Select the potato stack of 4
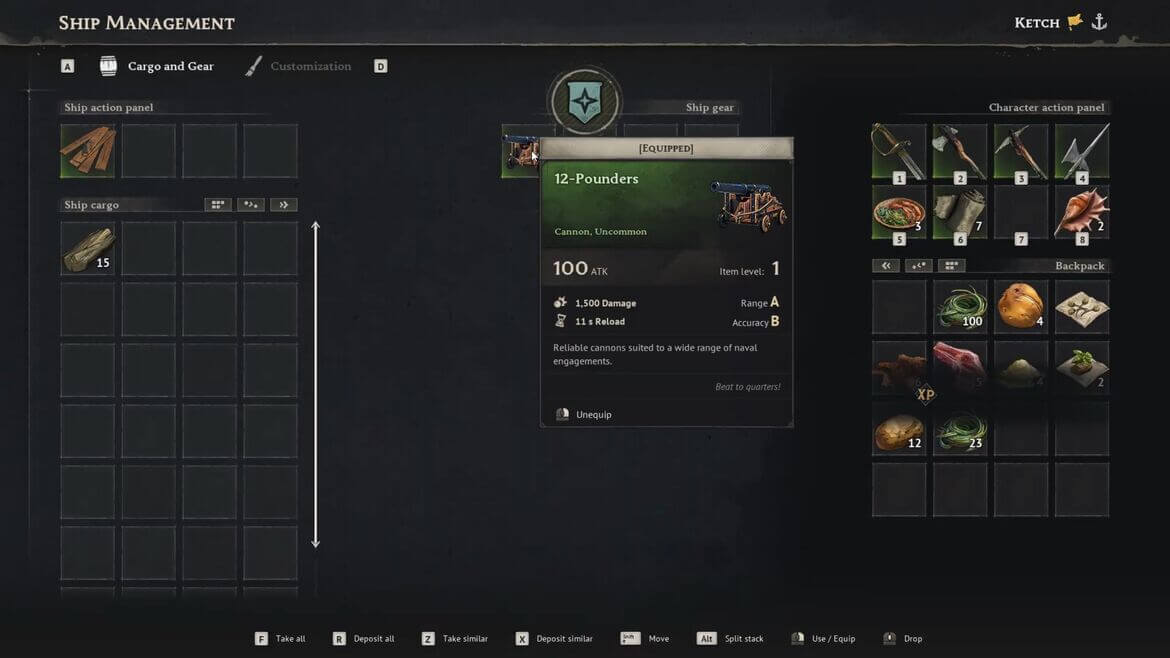Screen dimensions: 1170x658 coord(1020,306)
